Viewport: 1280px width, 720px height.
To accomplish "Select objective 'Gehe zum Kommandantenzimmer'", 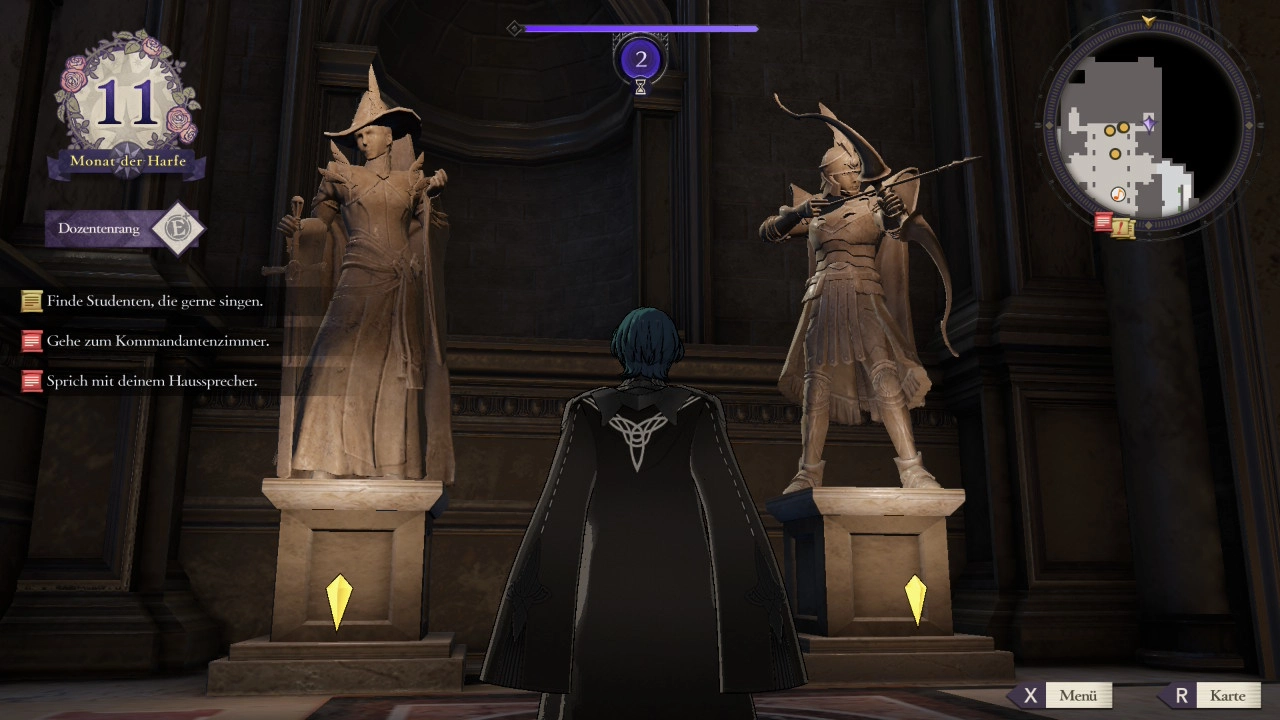I will tap(157, 341).
